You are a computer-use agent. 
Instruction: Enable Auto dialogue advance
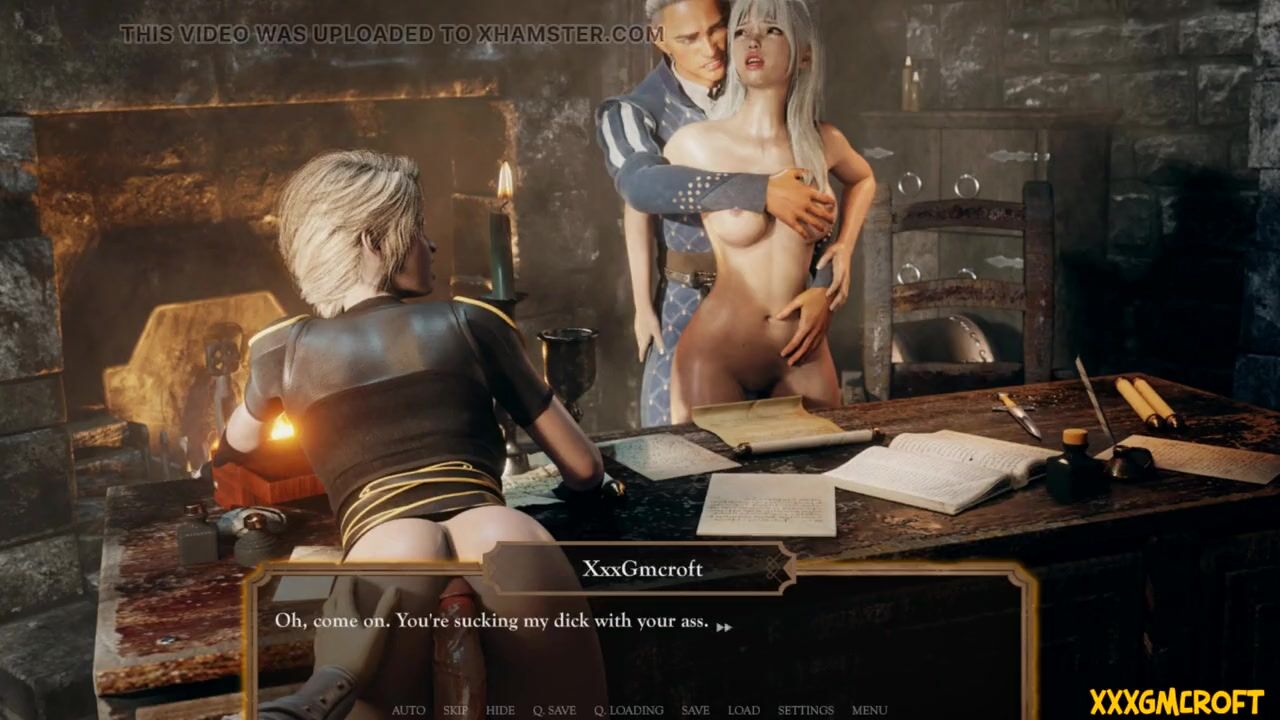[x=408, y=710]
